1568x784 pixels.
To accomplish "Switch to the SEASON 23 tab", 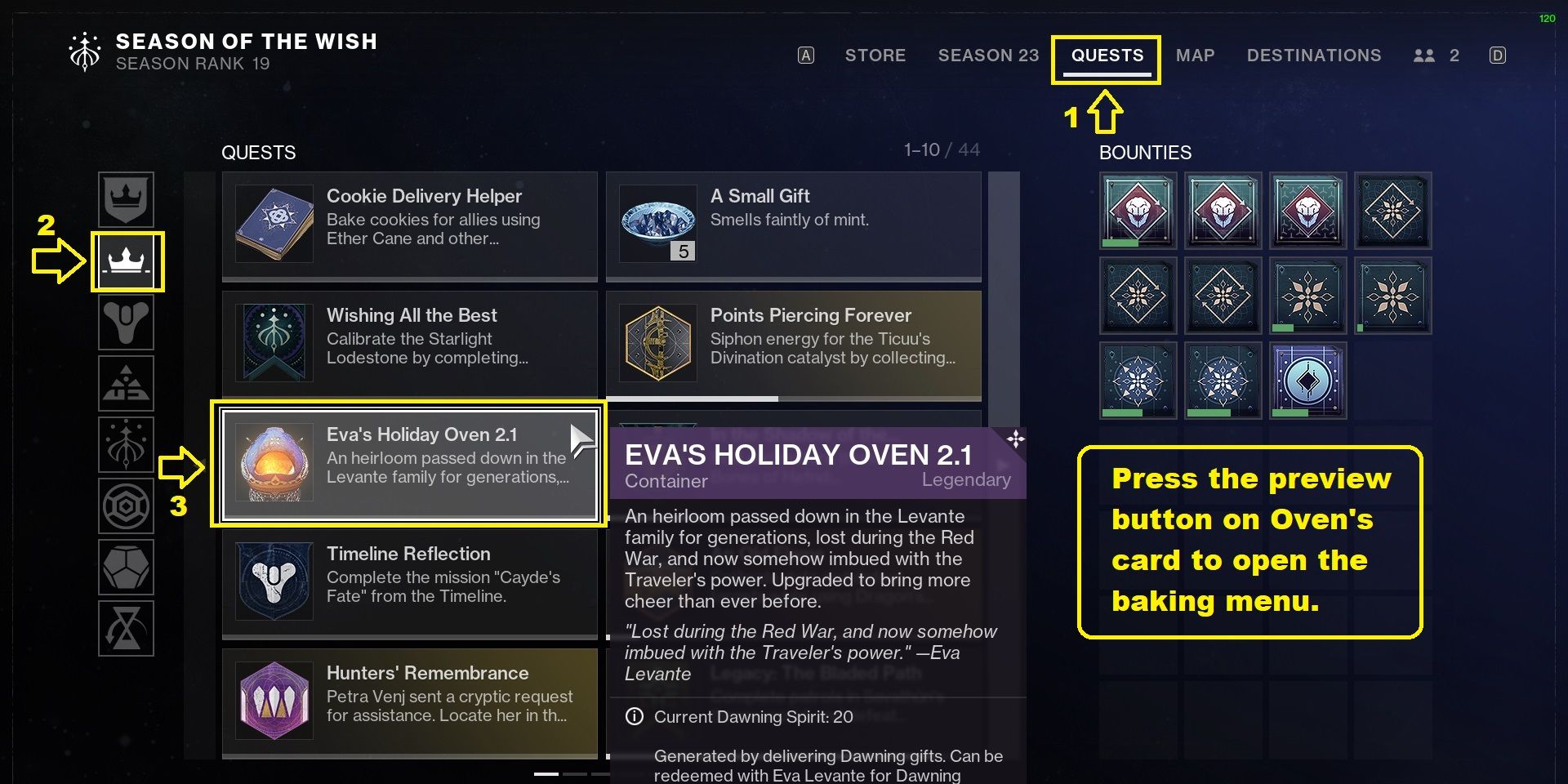I will (988, 56).
